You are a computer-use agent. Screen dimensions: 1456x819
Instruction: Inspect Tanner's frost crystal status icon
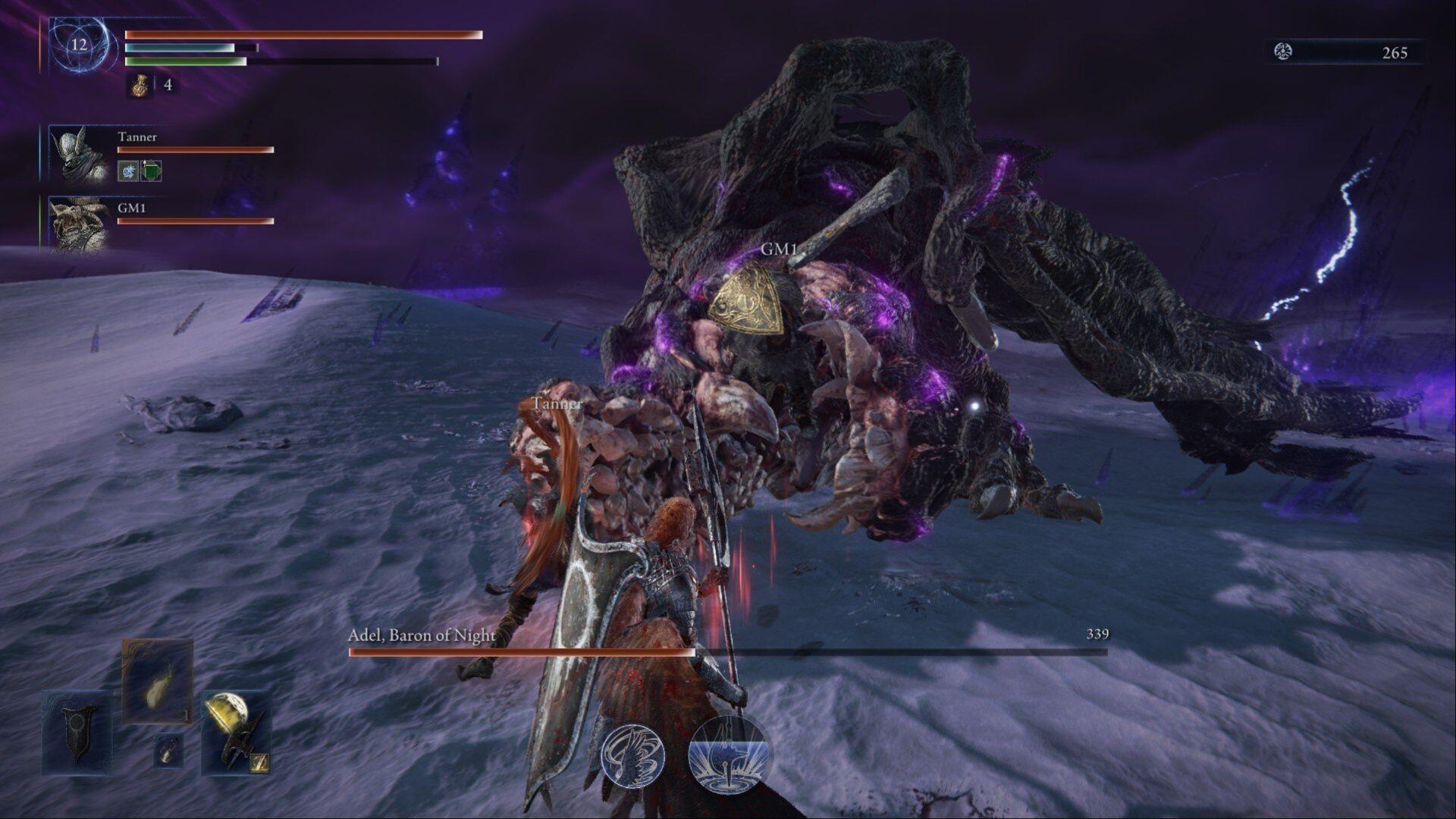[x=127, y=171]
